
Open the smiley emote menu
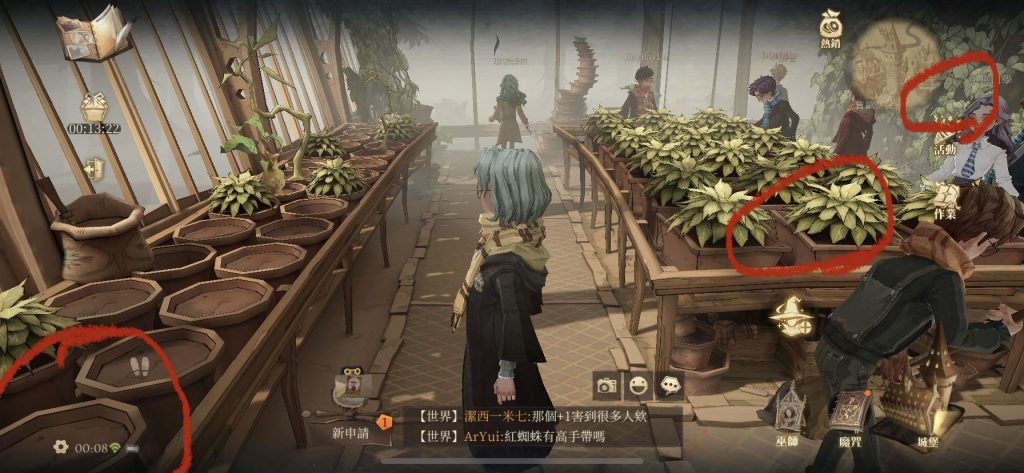(x=638, y=384)
